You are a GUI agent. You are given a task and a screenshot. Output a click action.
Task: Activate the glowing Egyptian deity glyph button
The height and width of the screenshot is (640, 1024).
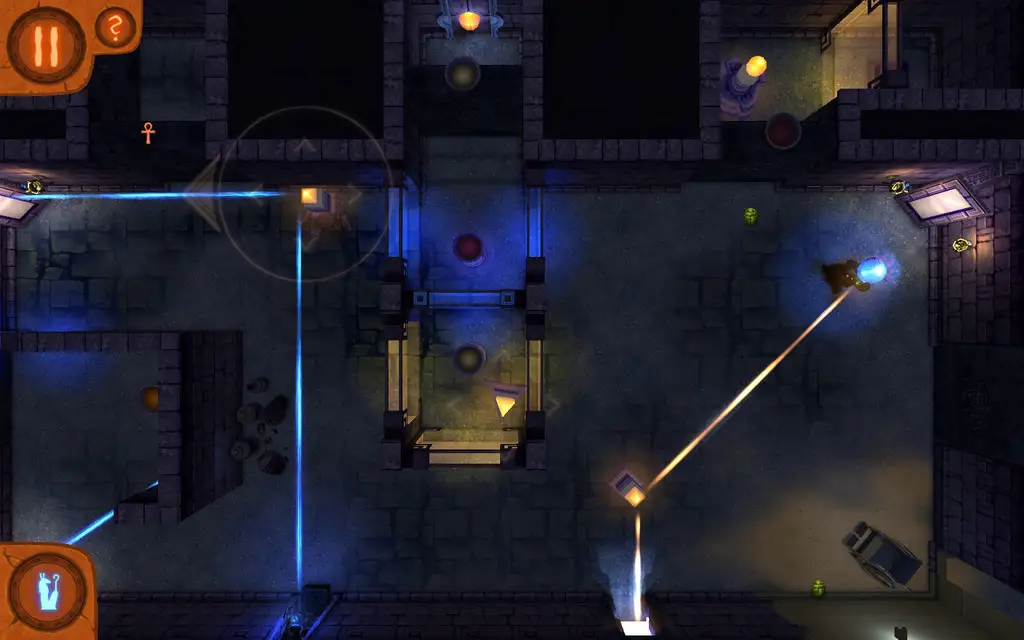click(46, 590)
